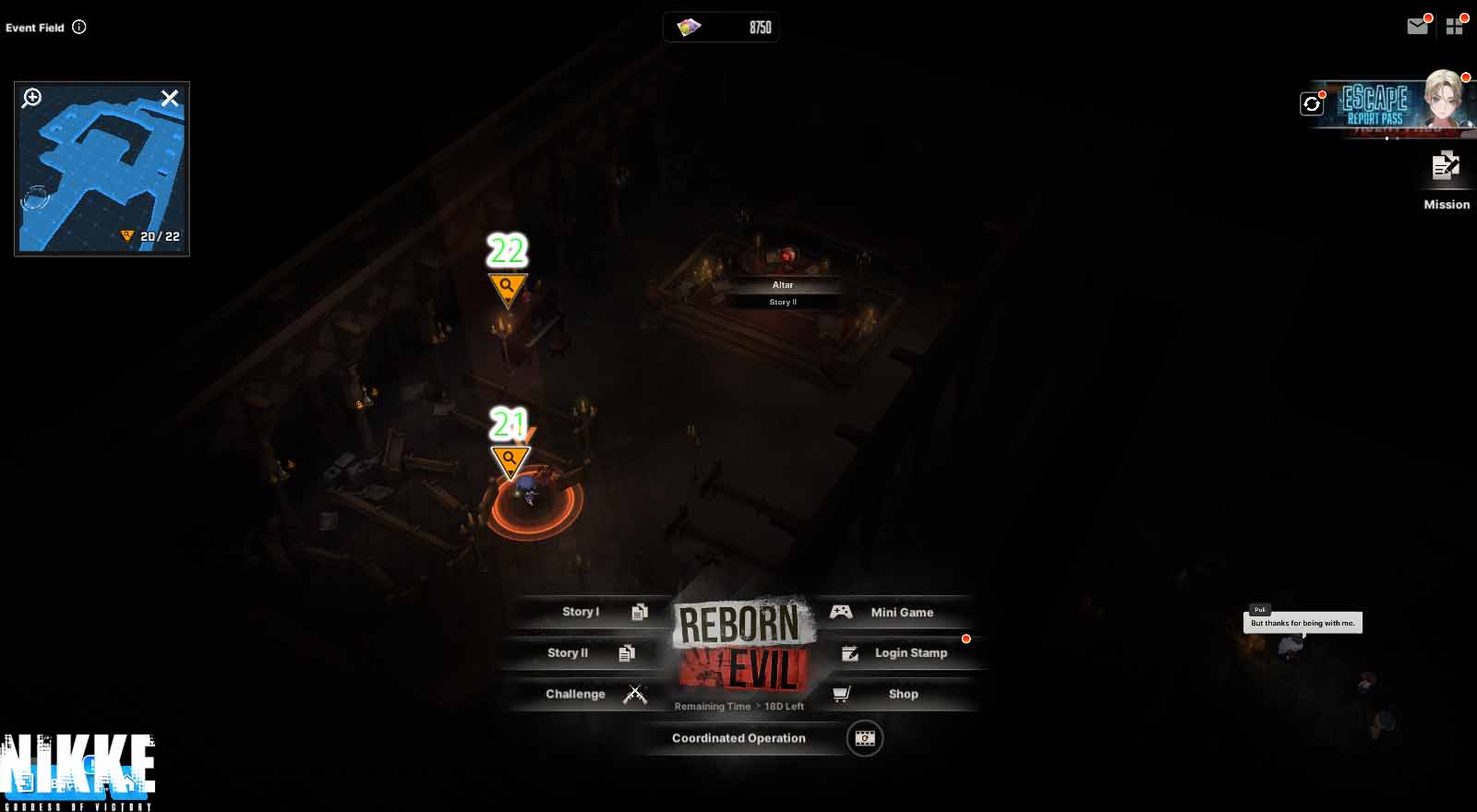Enter the Coordinated Operation mode
The image size is (1477, 812).
(x=738, y=738)
